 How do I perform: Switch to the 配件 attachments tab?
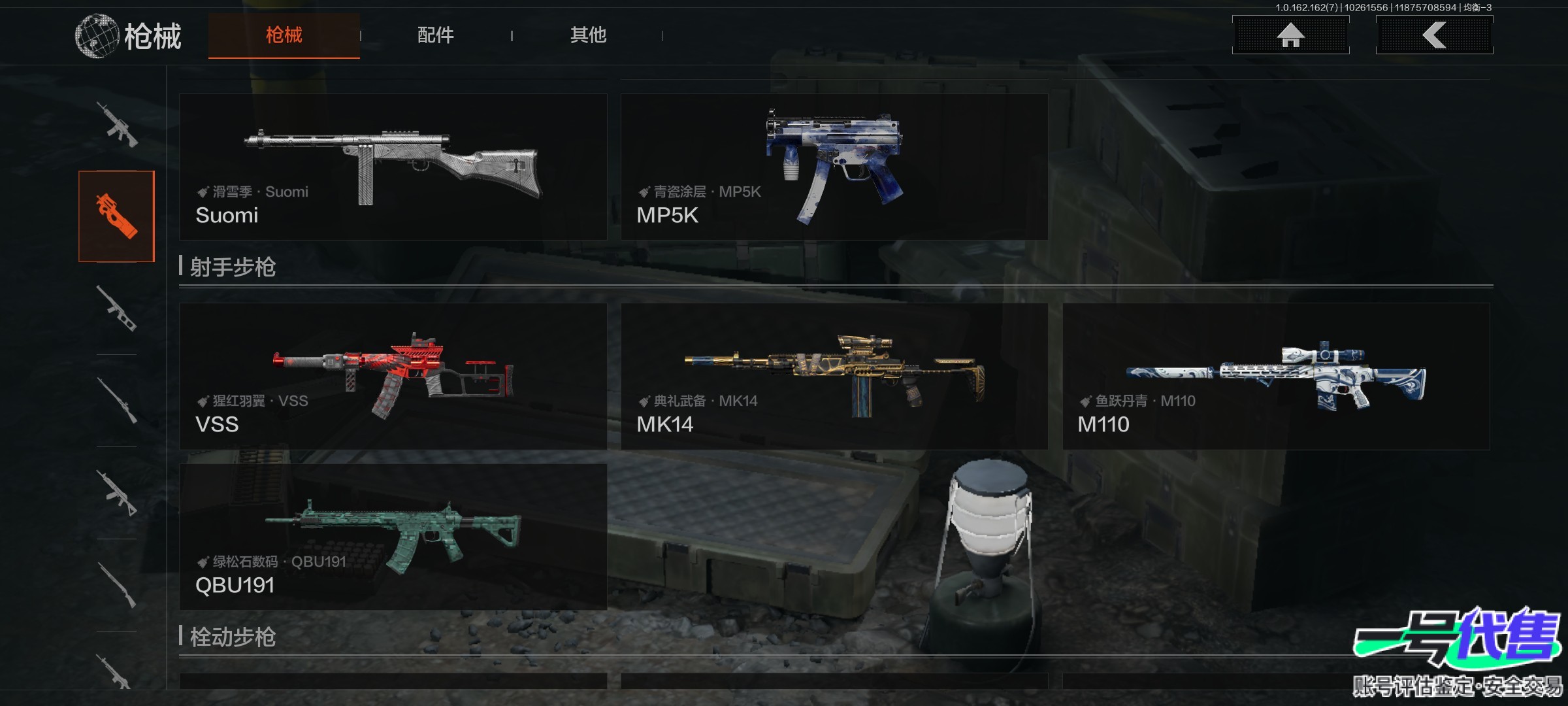click(x=435, y=35)
